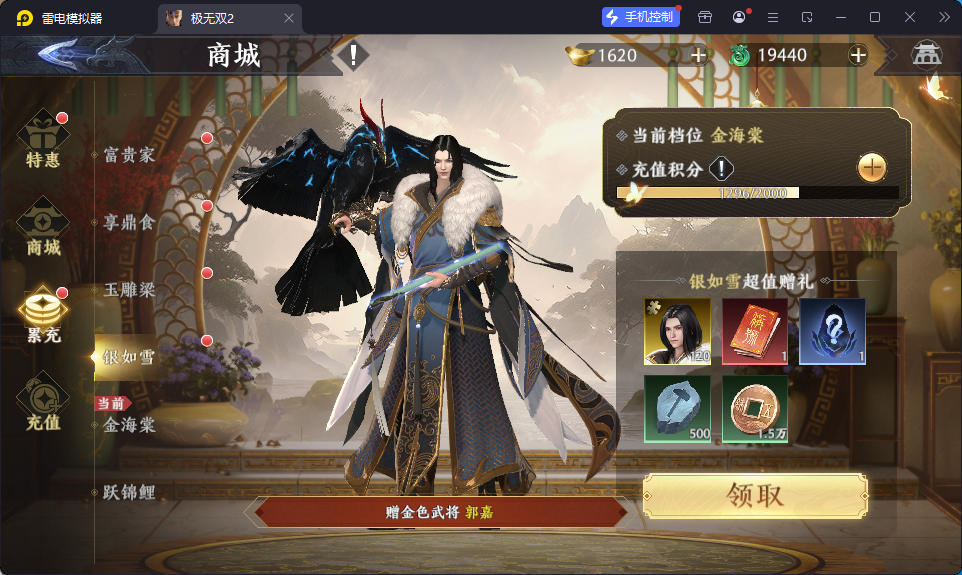The image size is (962, 575).
Task: Select the 累充 category tab
Action: click(x=43, y=315)
